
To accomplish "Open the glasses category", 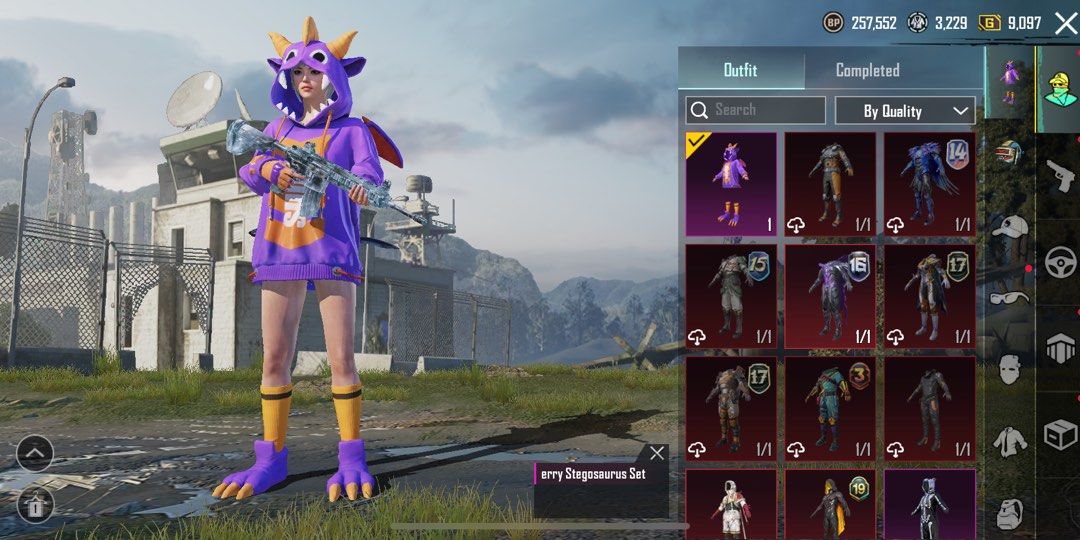I will [1008, 297].
